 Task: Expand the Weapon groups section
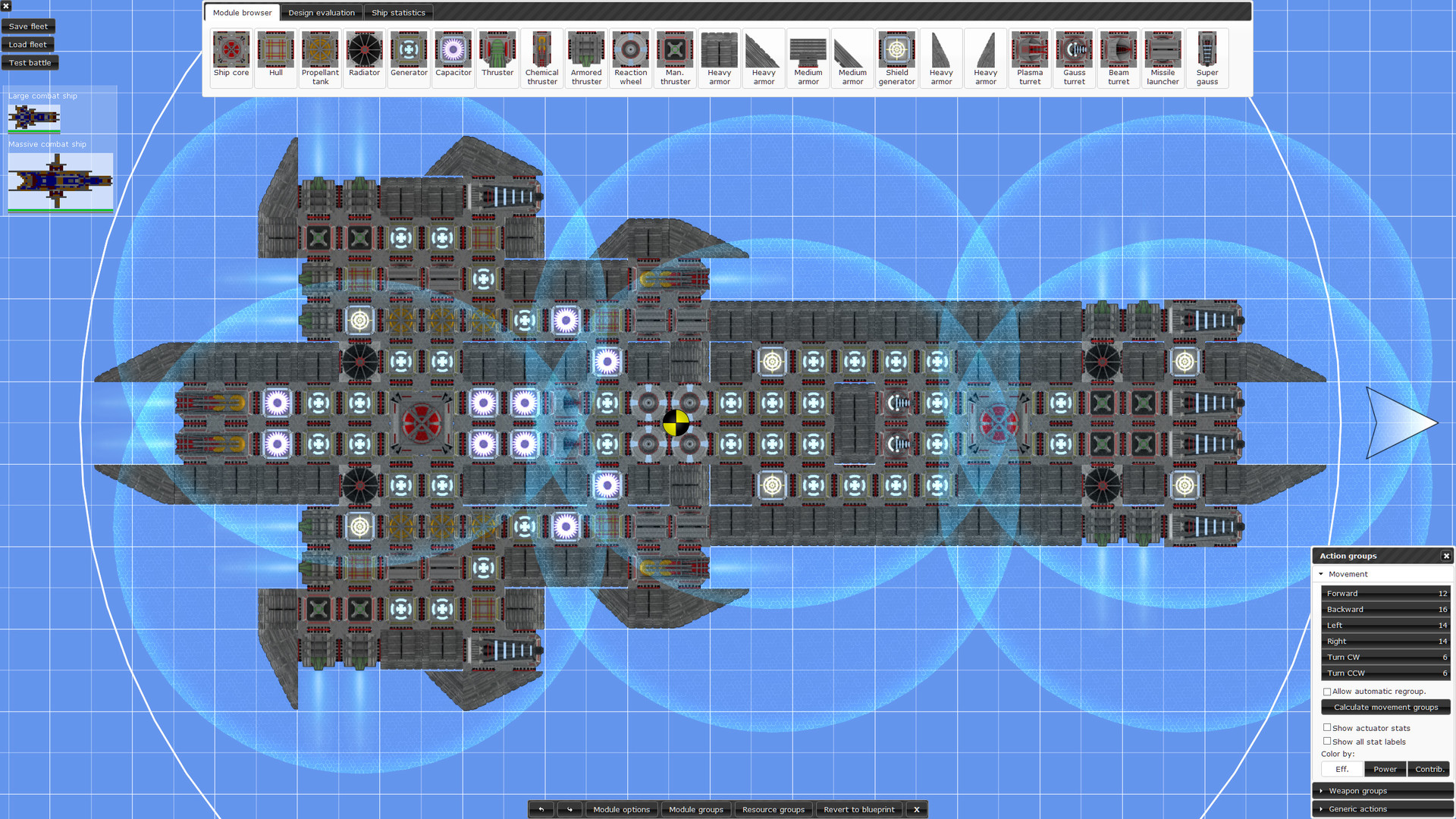[1322, 790]
